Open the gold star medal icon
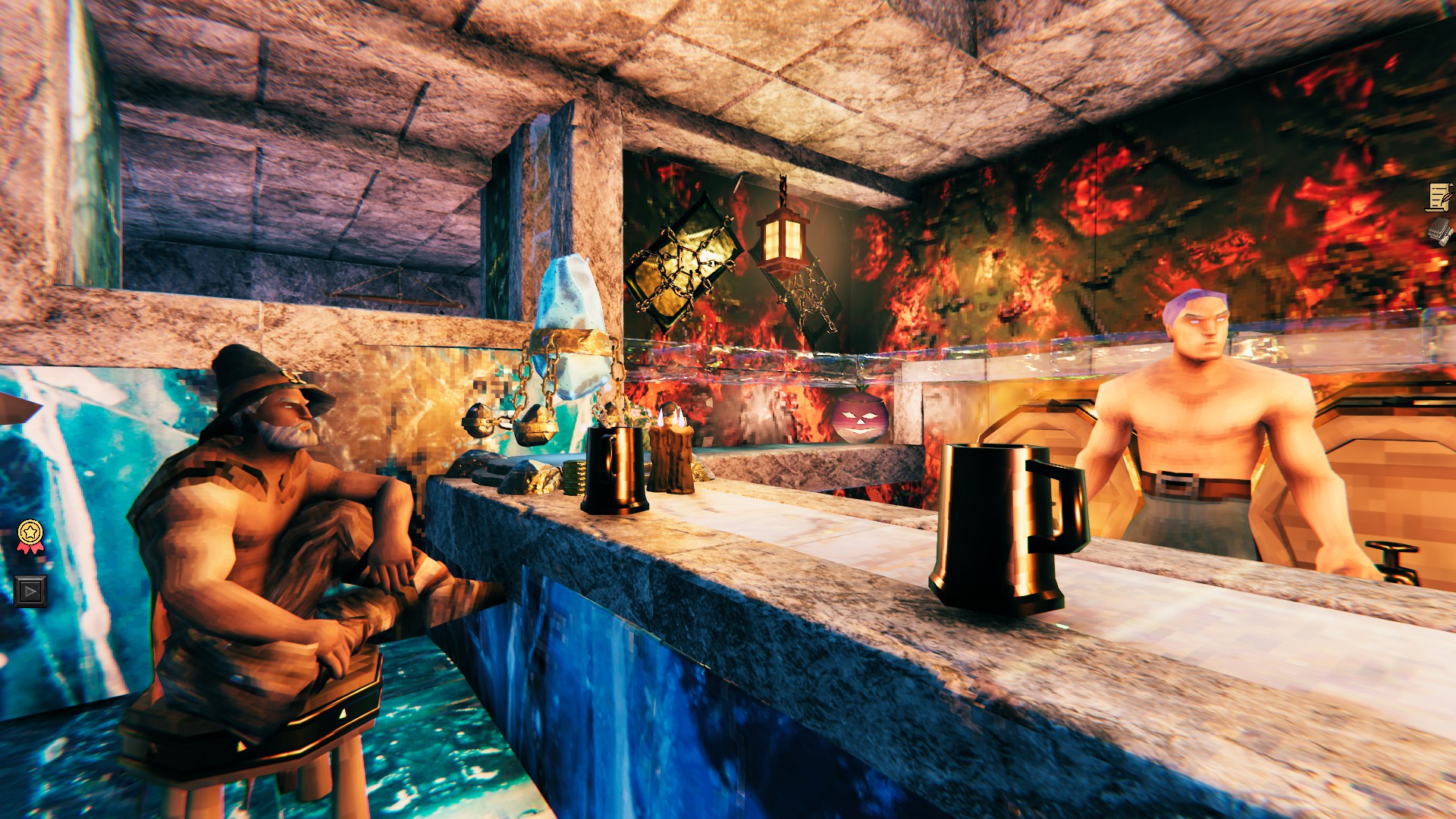Viewport: 1456px width, 819px height. pyautogui.click(x=30, y=535)
